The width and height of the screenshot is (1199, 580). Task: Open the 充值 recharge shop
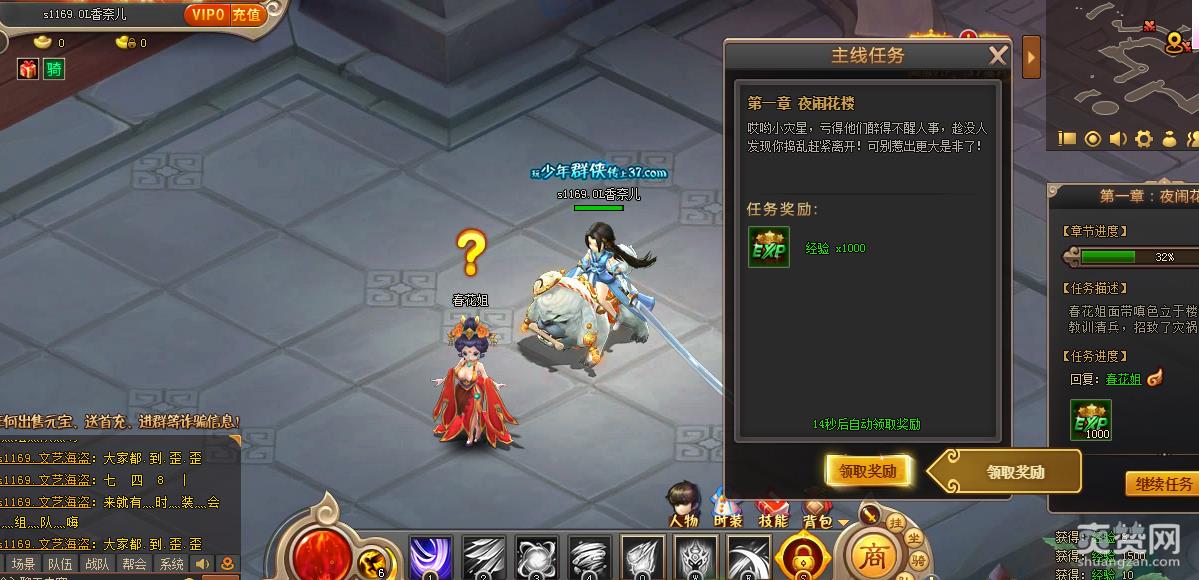pyautogui.click(x=246, y=14)
